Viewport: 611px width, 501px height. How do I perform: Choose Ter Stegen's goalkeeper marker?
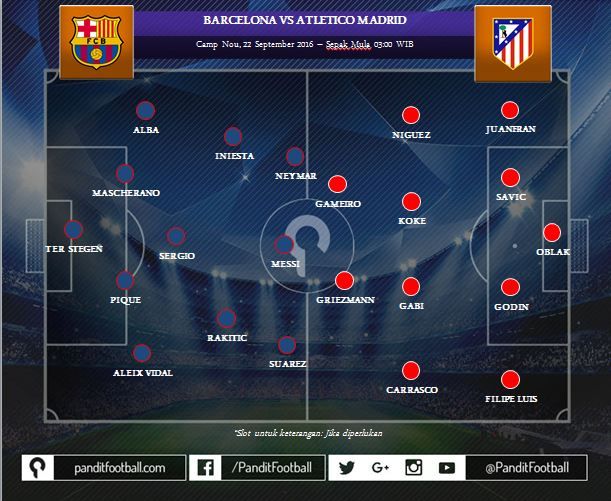coord(73,229)
